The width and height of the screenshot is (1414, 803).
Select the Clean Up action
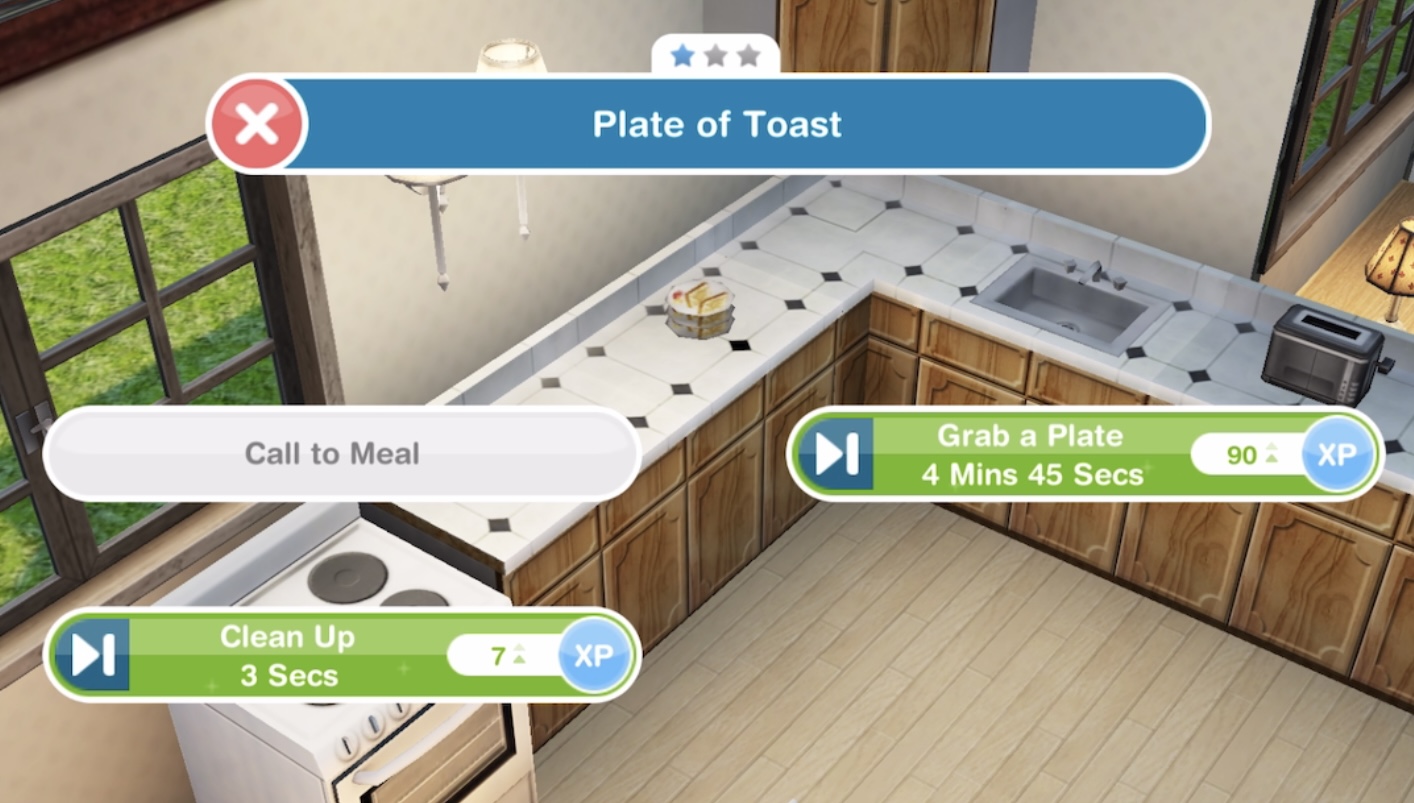[x=288, y=656]
